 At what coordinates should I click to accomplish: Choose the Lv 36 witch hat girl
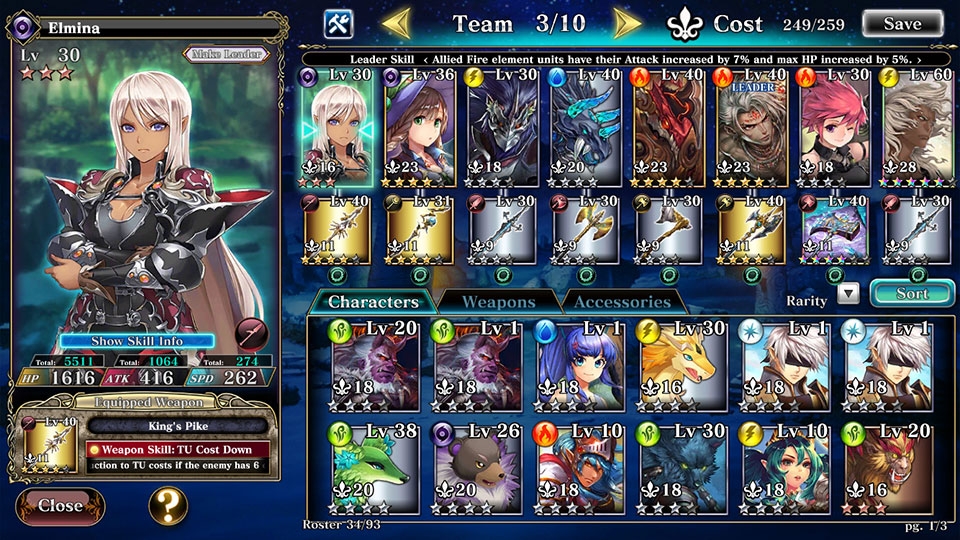[420, 128]
